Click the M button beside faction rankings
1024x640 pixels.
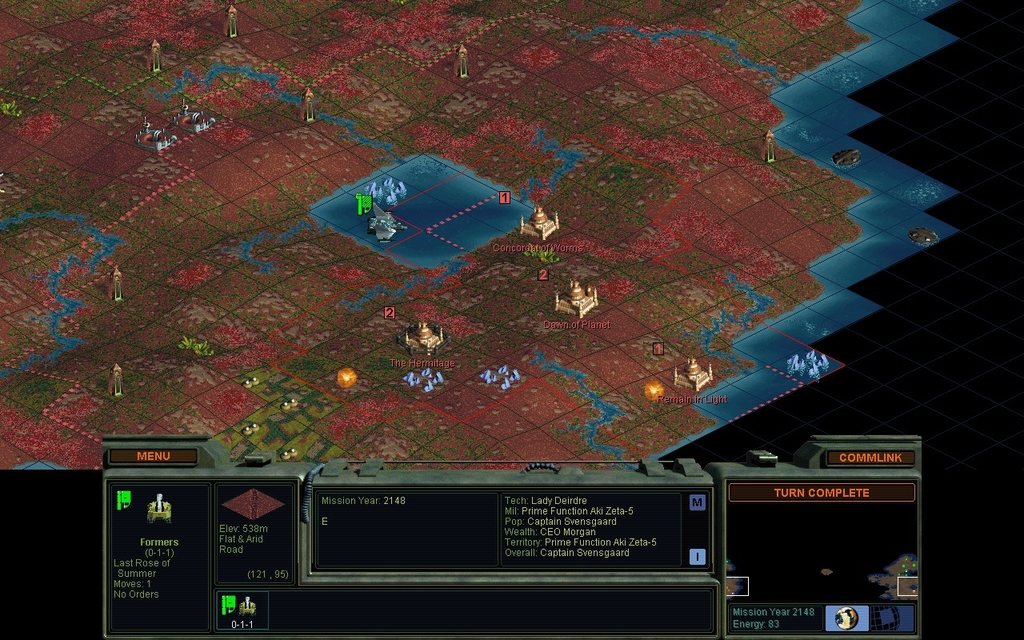click(x=697, y=503)
